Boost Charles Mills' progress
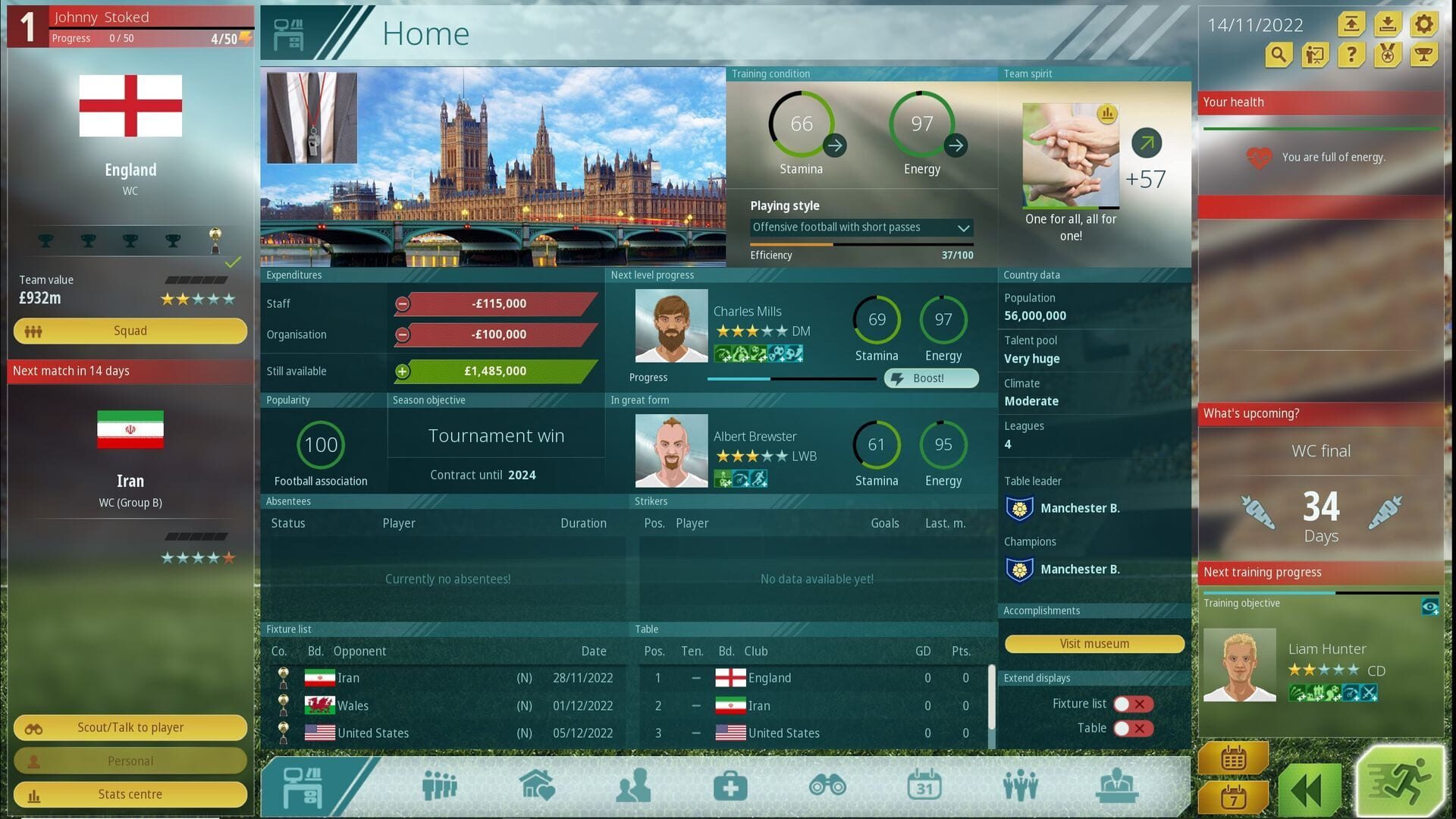The height and width of the screenshot is (819, 1456). 930,378
